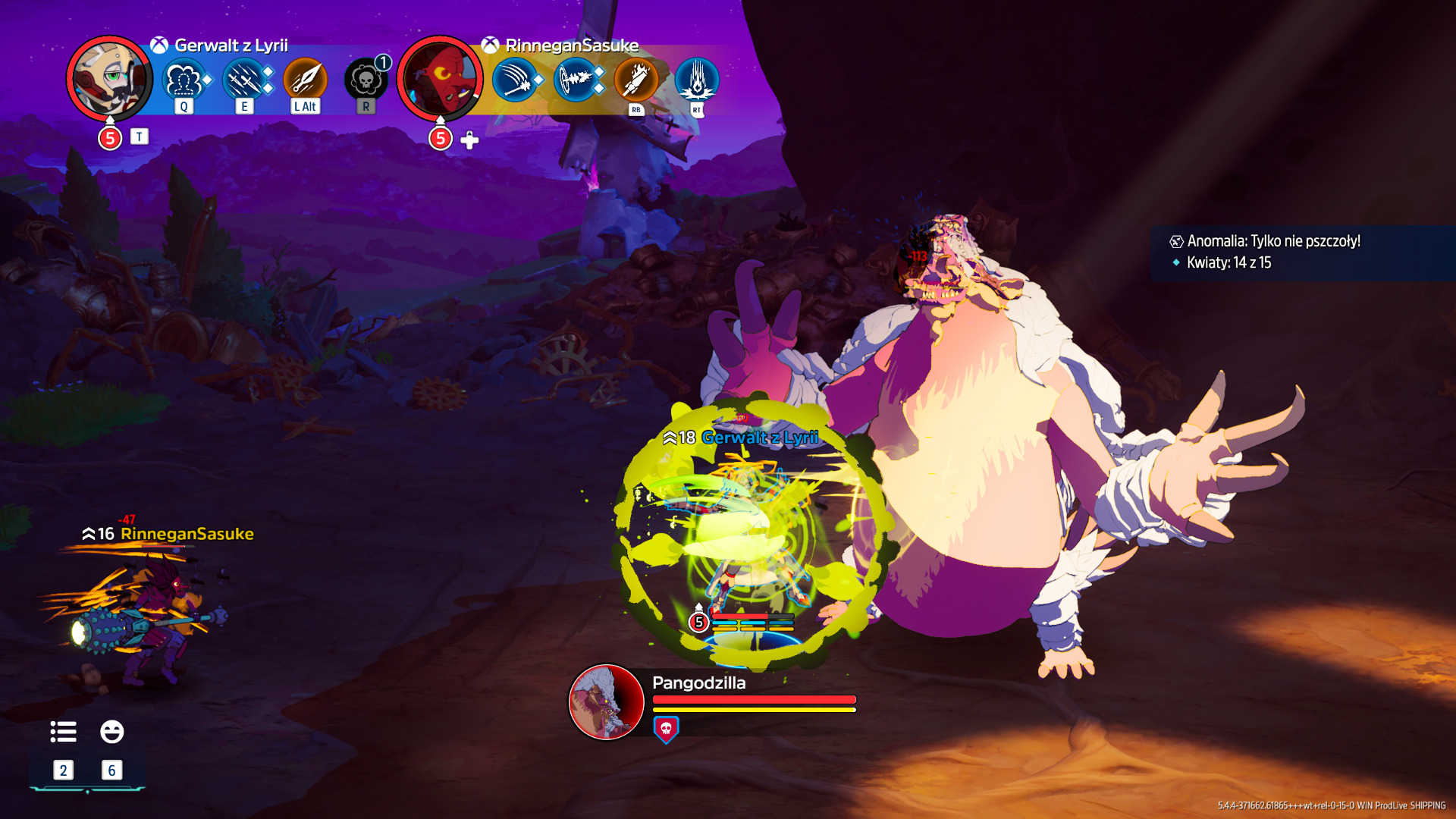
Task: Use the mace swing ability
Action: [x=515, y=80]
